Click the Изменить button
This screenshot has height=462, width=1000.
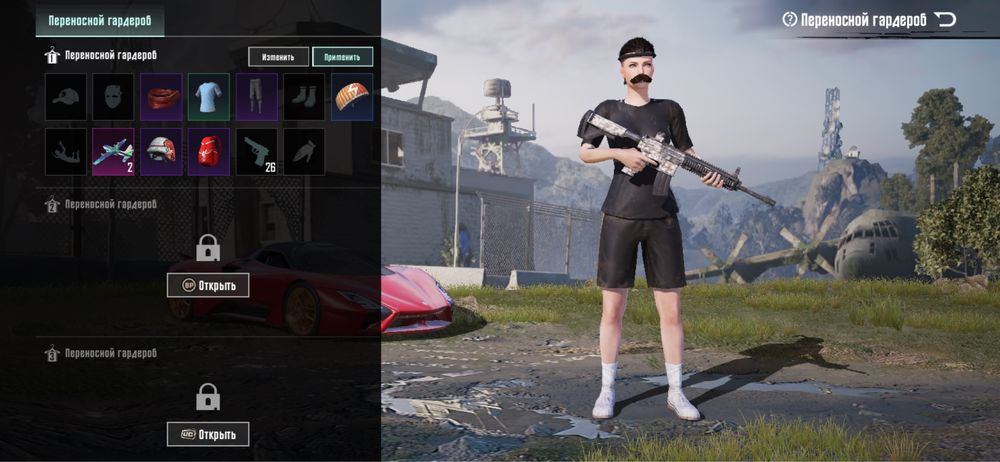[279, 57]
